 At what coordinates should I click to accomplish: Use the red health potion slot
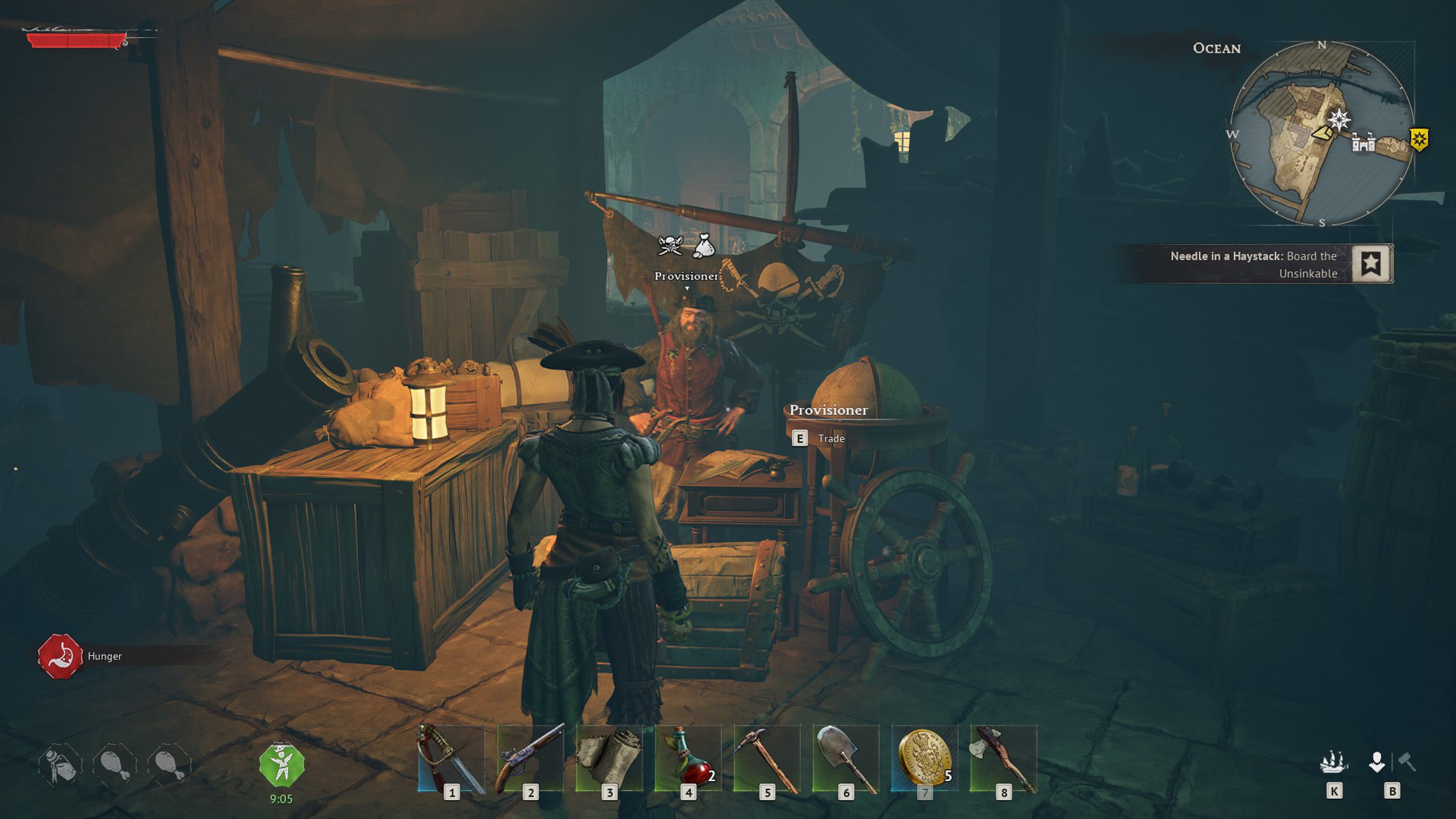[x=688, y=759]
